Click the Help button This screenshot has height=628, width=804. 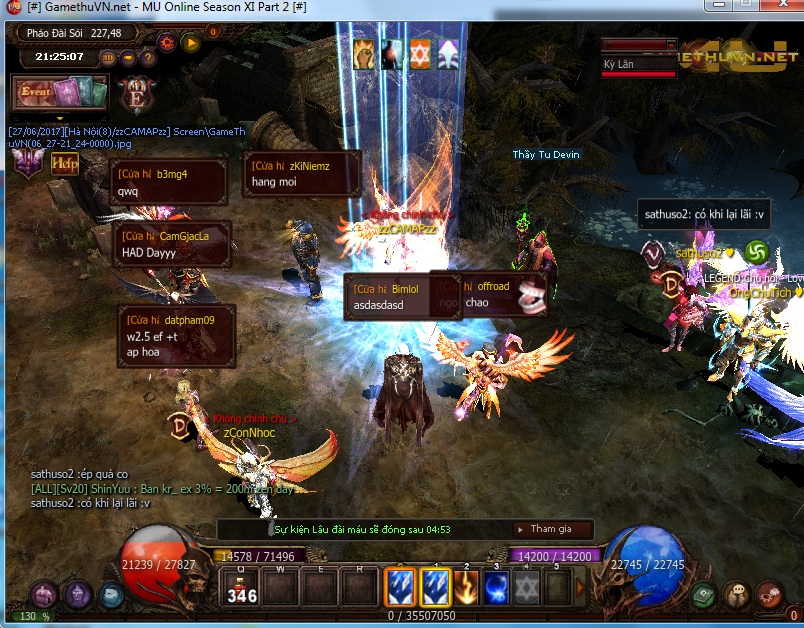click(65, 164)
